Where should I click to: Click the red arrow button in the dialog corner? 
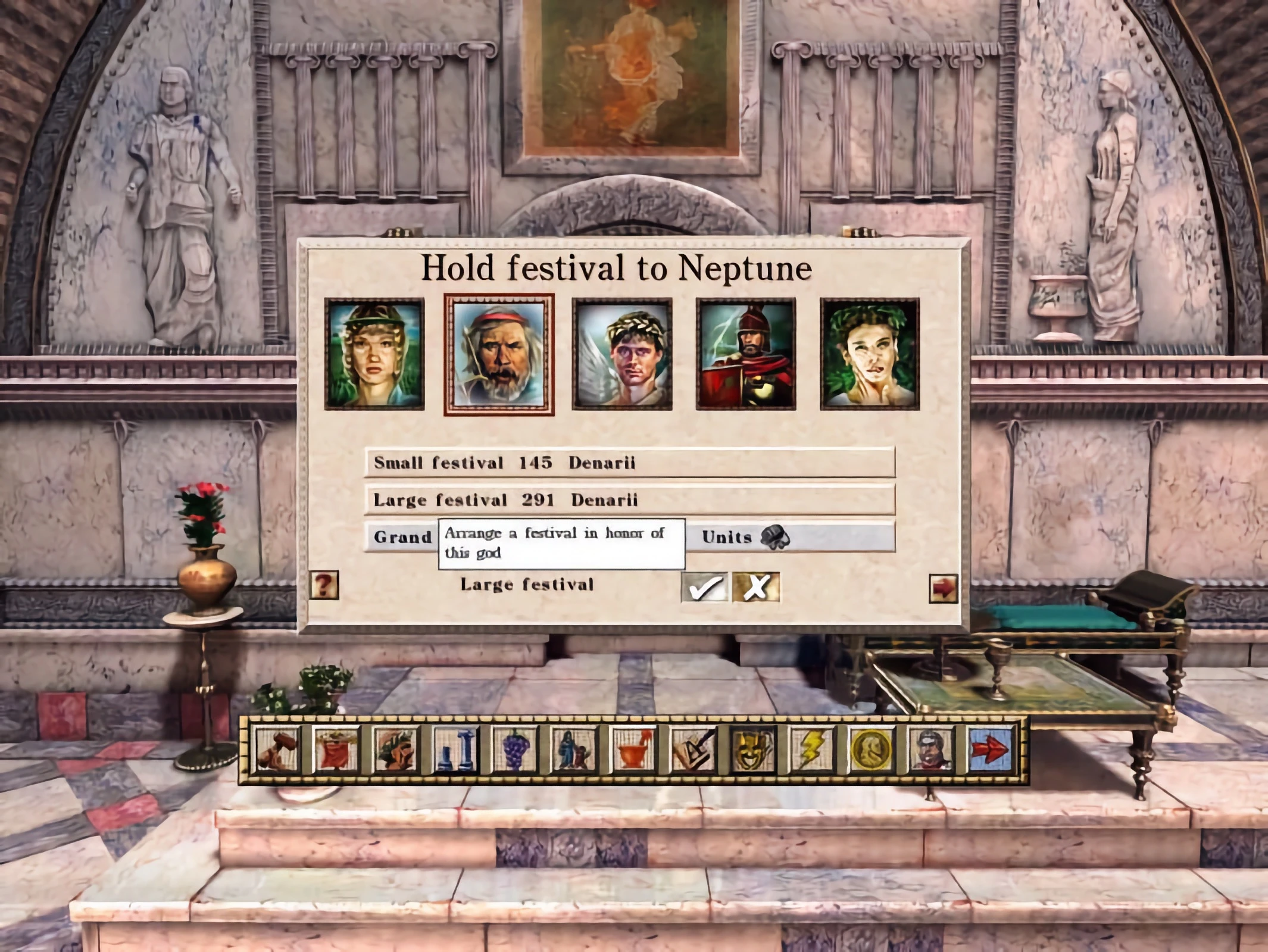pos(944,588)
